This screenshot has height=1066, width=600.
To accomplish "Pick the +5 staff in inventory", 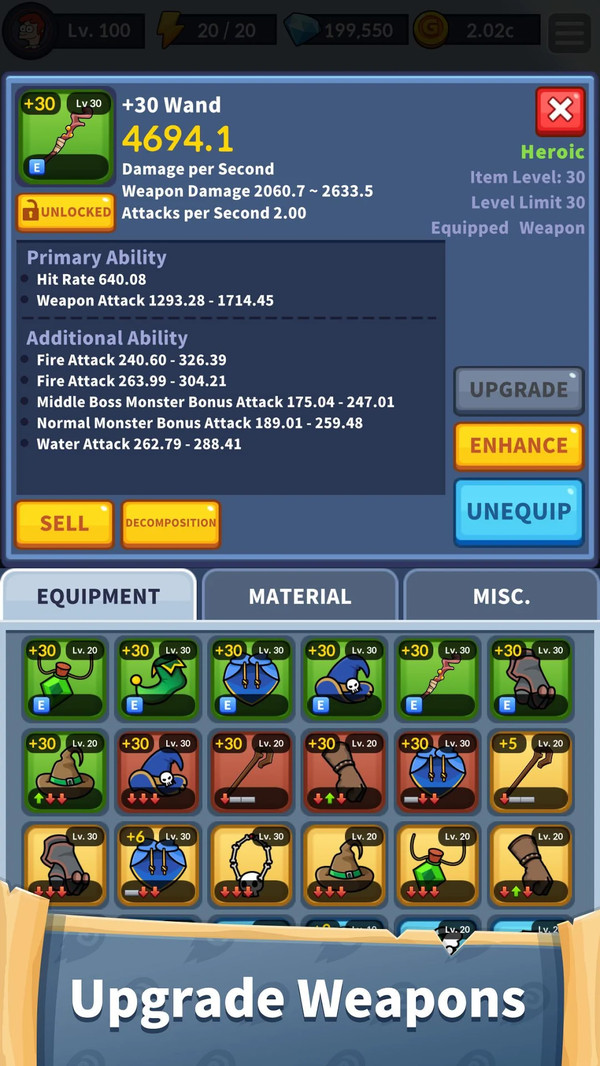I will (531, 771).
